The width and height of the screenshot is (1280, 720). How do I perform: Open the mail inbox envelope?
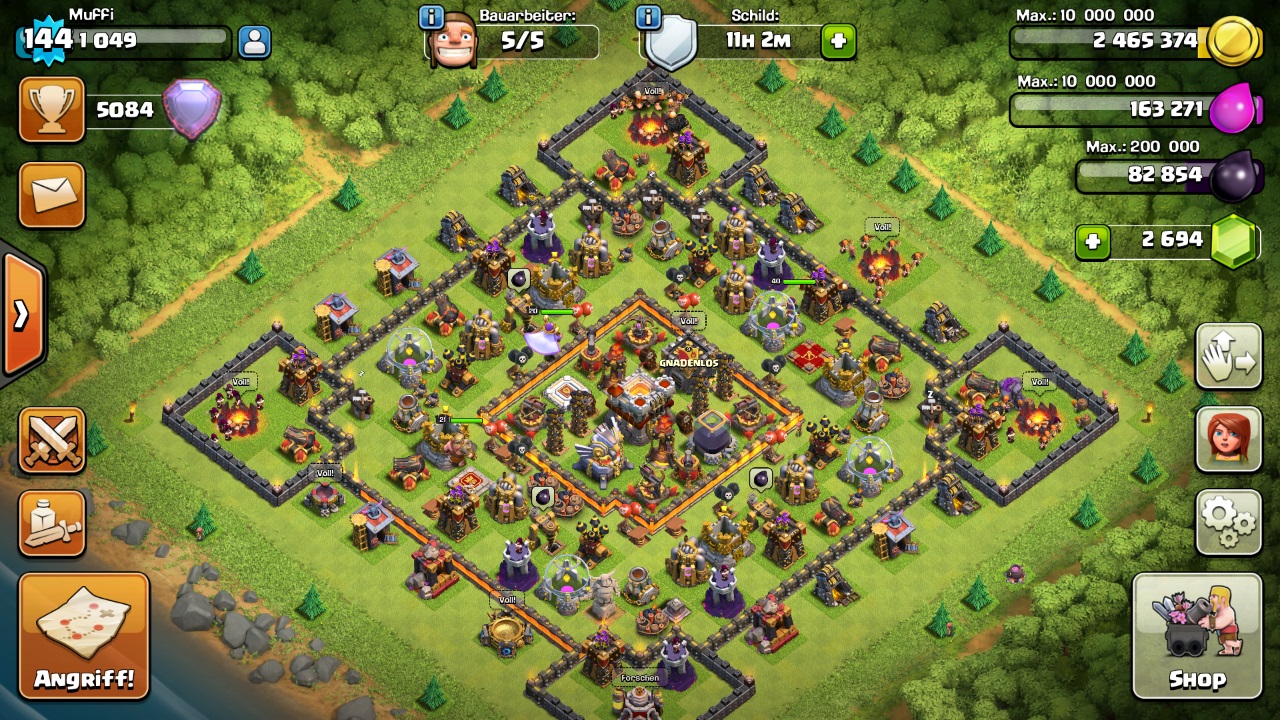[x=51, y=194]
